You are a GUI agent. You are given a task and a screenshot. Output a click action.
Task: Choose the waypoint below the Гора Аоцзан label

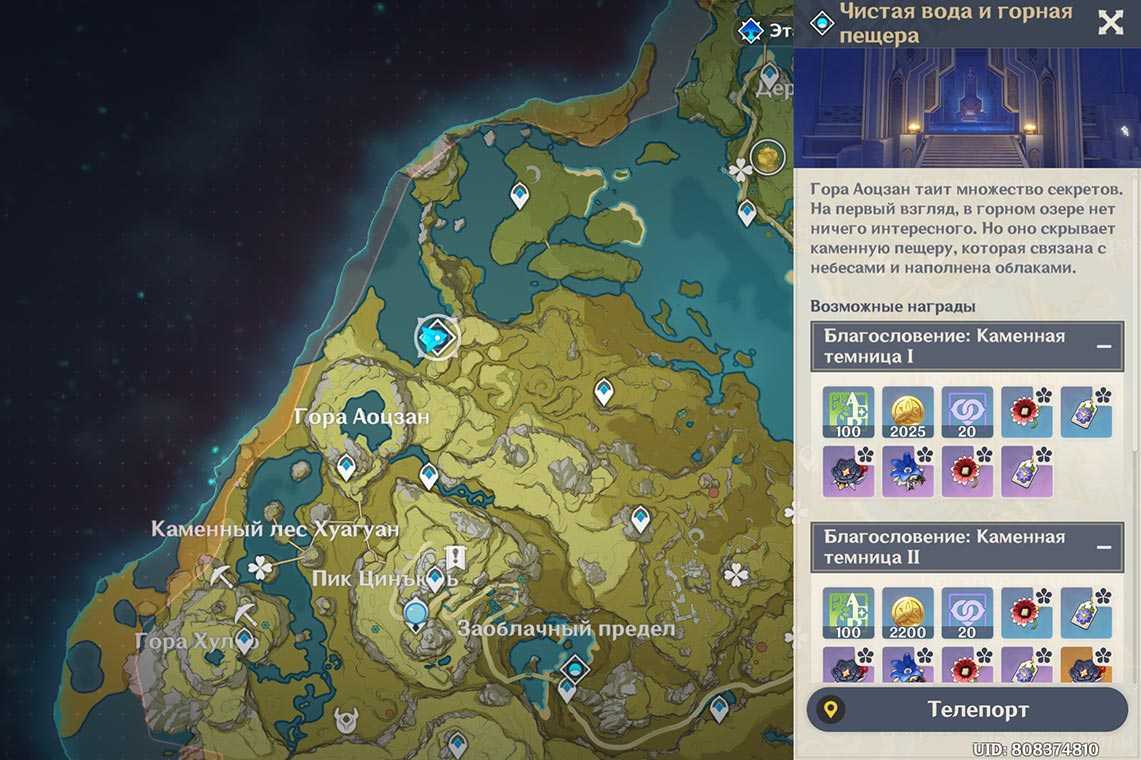tap(346, 466)
